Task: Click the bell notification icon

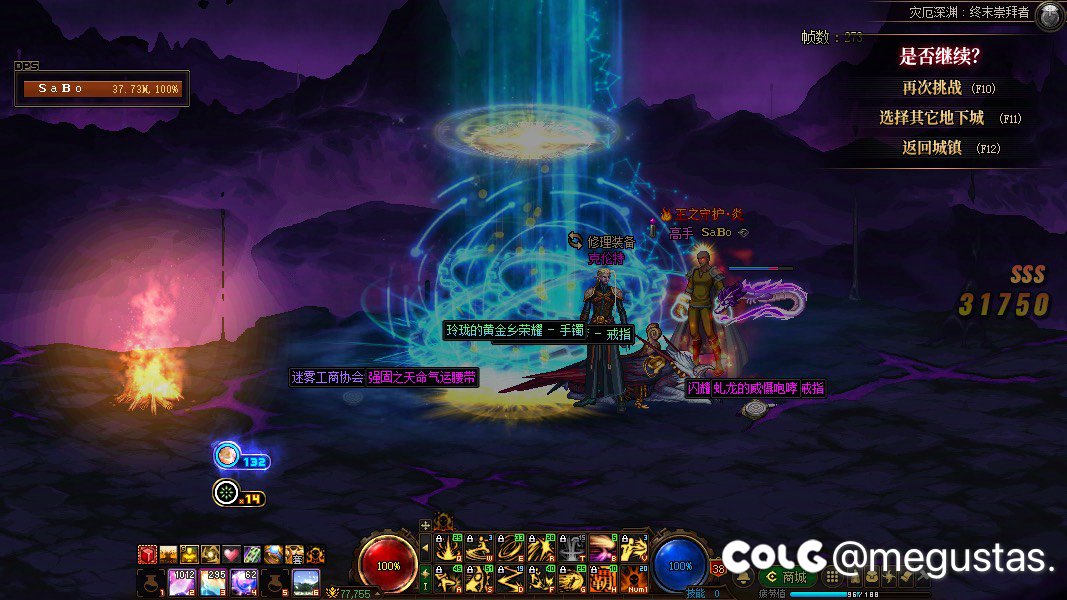Action: 743,577
